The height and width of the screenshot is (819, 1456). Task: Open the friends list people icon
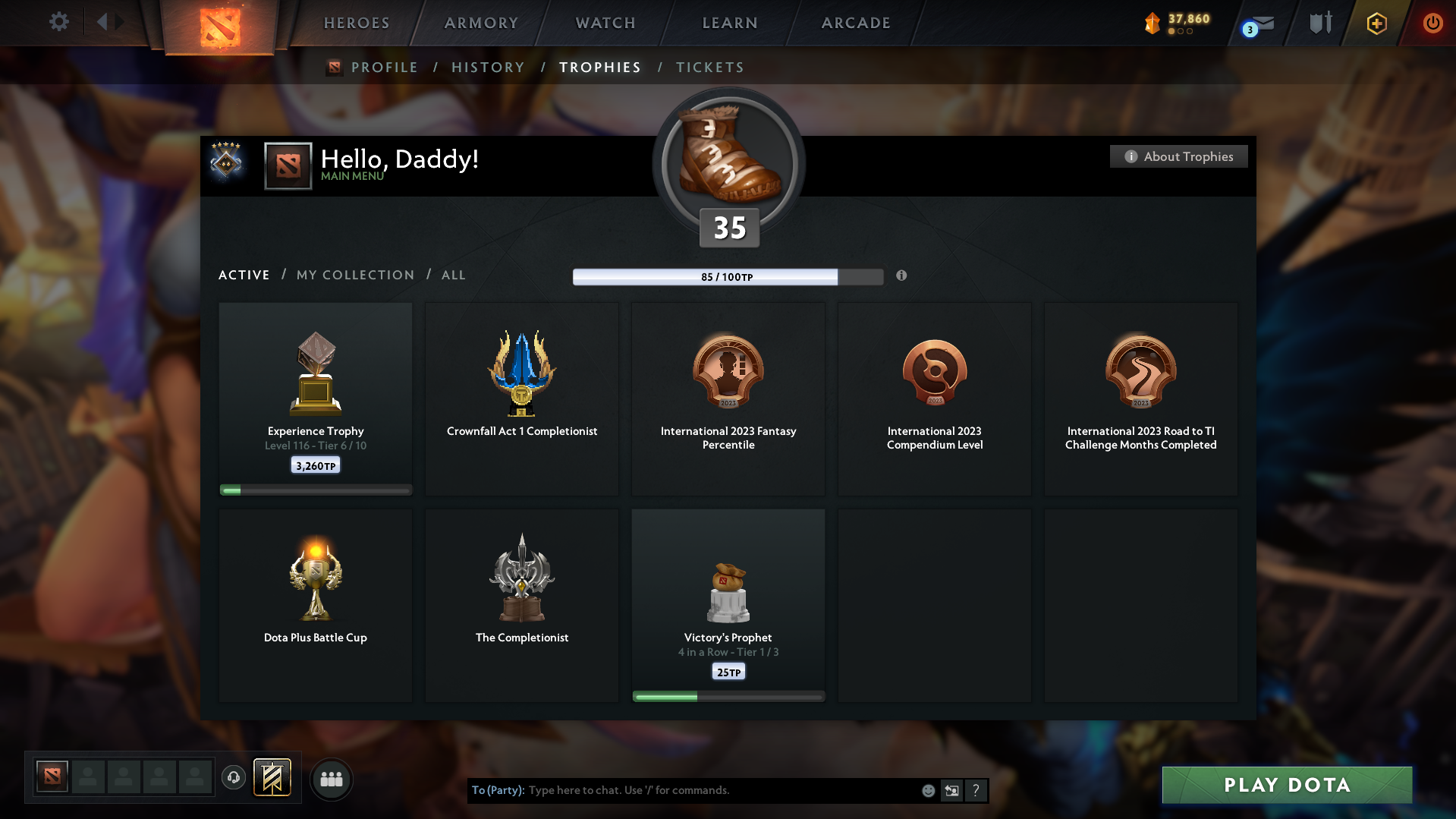coord(331,779)
